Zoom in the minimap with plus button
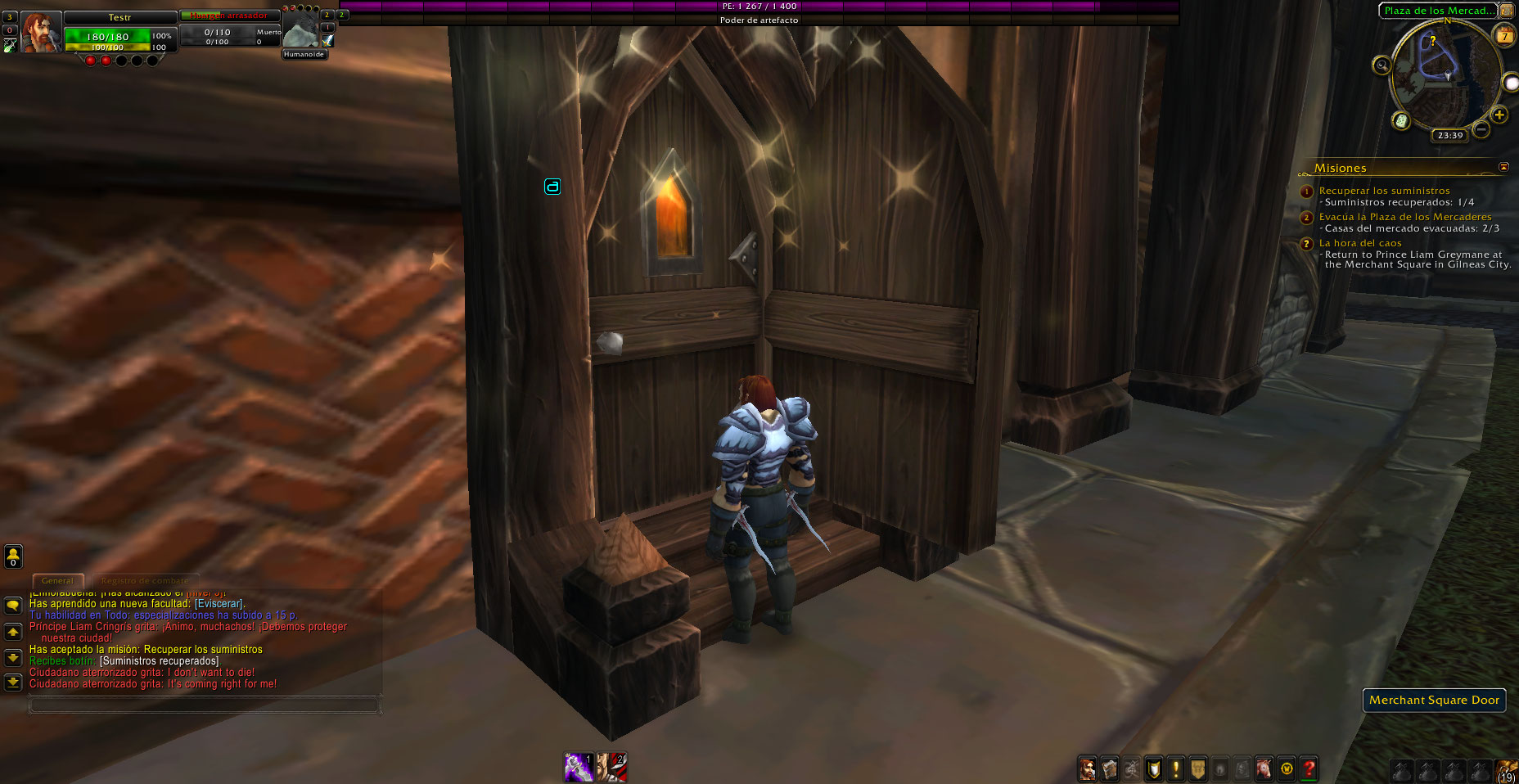Image resolution: width=1519 pixels, height=784 pixels. click(x=1499, y=115)
